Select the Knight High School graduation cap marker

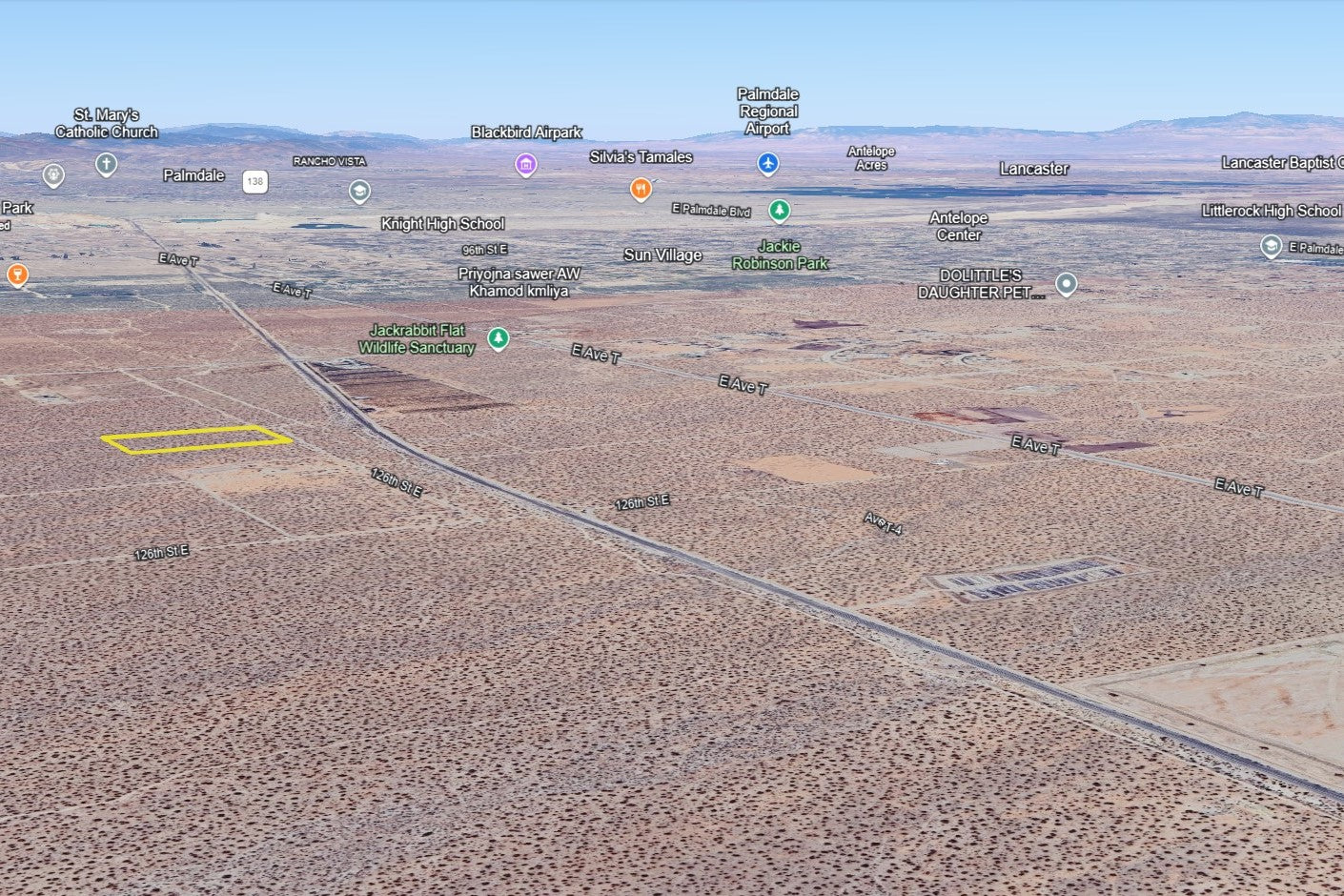tap(359, 192)
